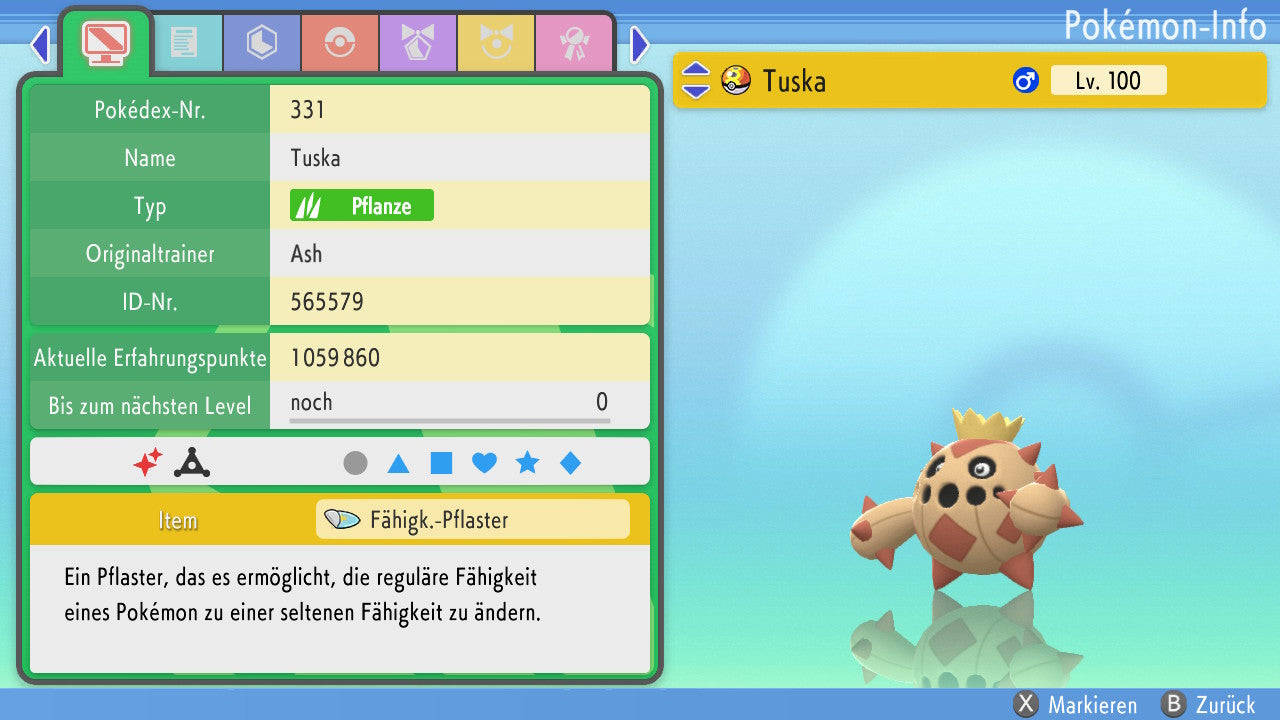This screenshot has height=720, width=1280.
Task: Toggle the blue triangle marking
Action: 398,463
